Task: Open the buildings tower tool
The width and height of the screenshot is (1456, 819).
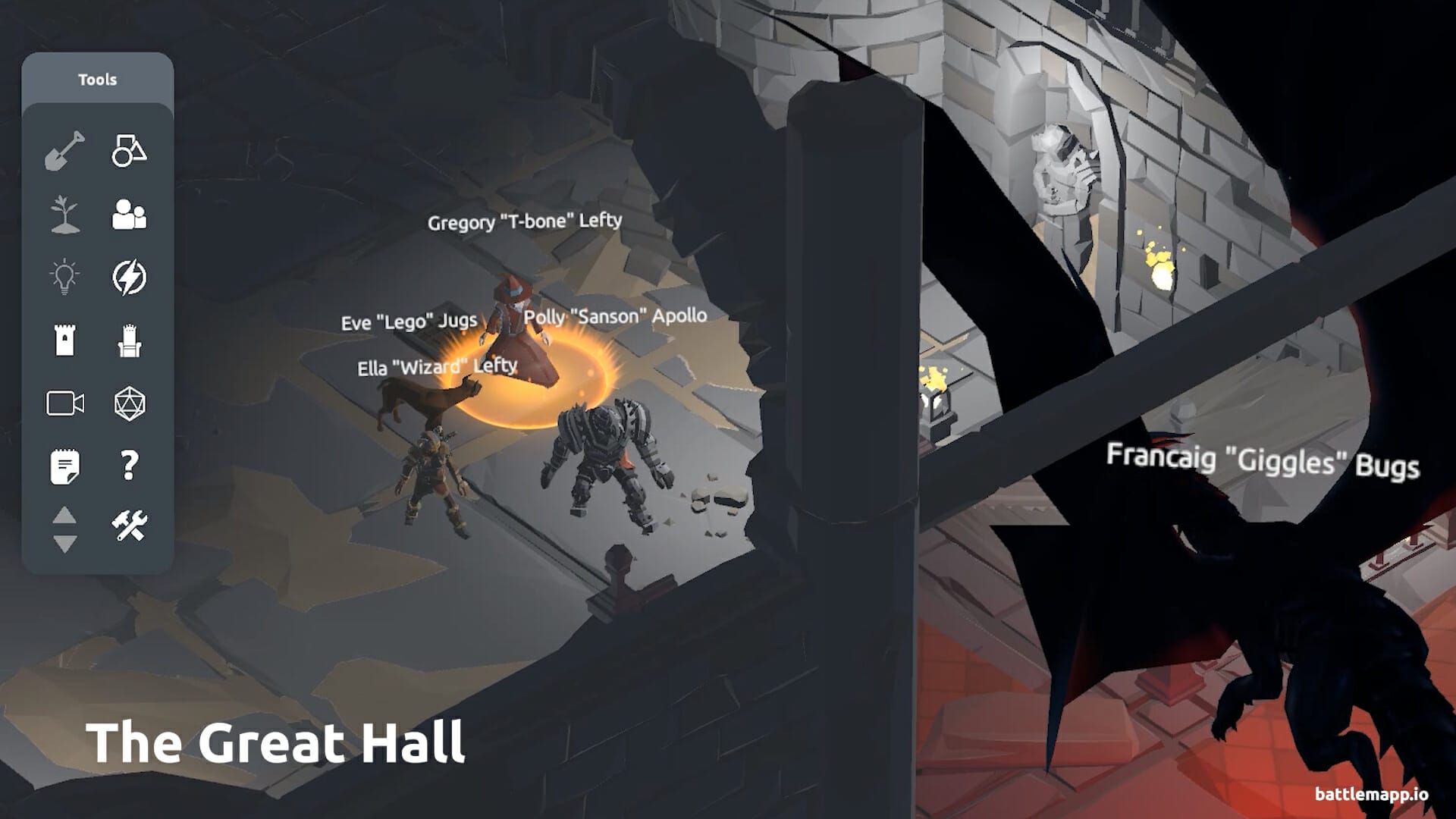Action: 67,340
